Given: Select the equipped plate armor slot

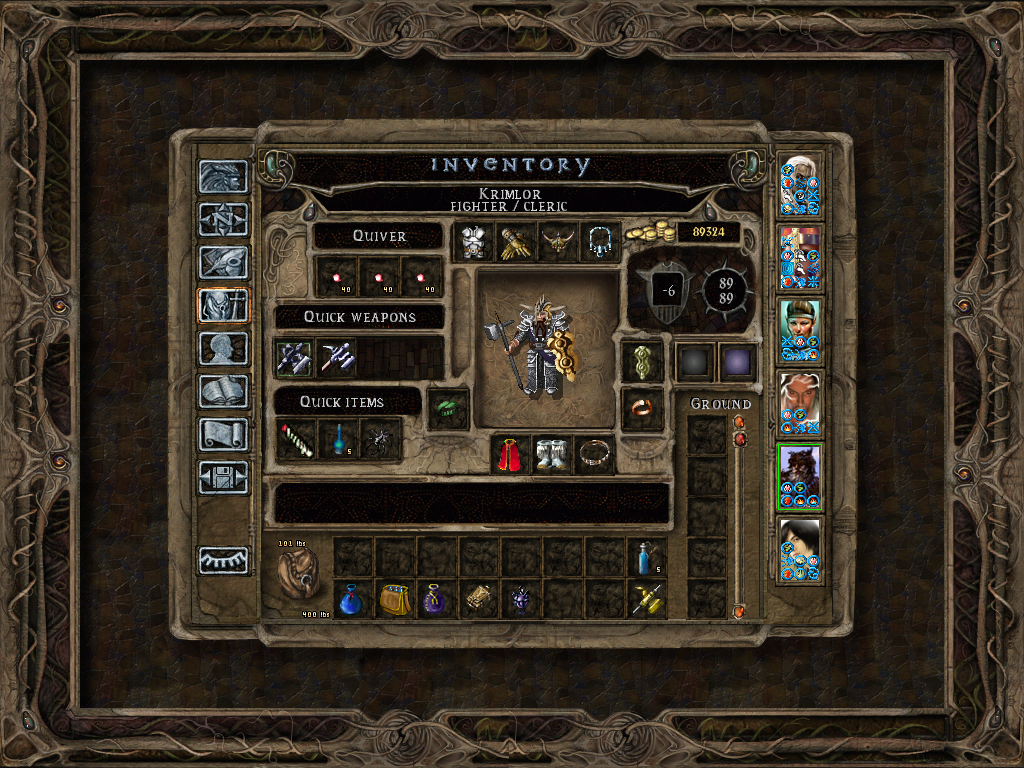Looking at the screenshot, I should coord(473,243).
